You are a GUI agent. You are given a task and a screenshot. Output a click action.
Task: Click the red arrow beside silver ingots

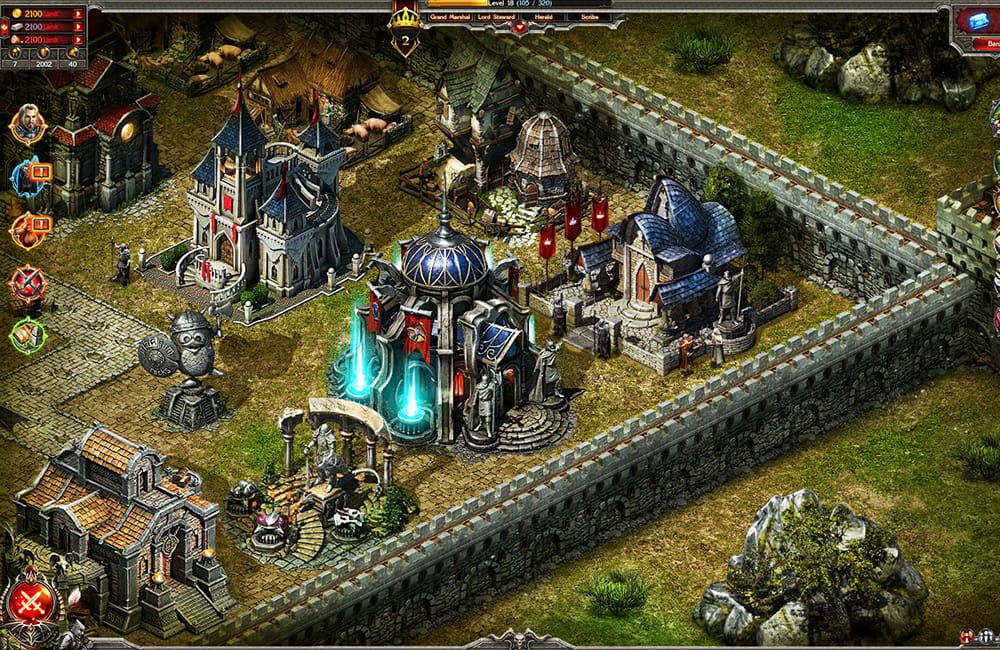(x=77, y=26)
